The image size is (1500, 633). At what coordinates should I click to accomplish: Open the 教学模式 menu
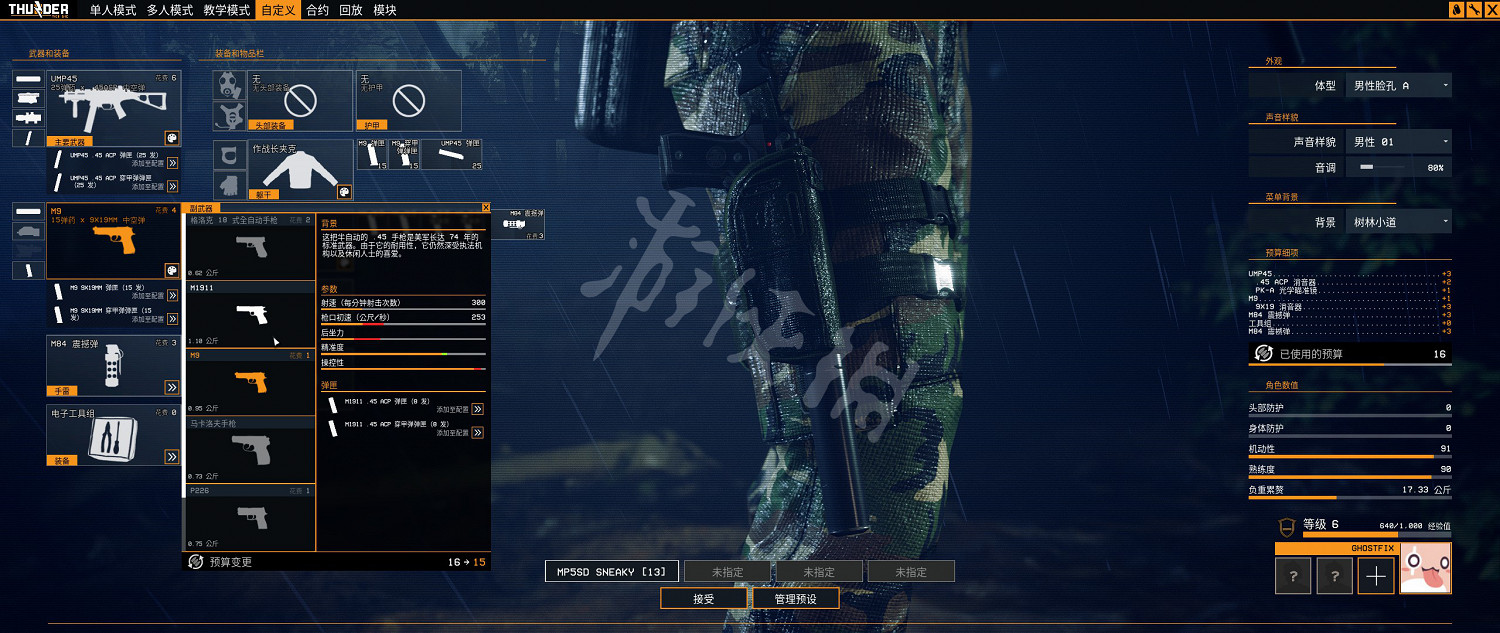tap(226, 10)
